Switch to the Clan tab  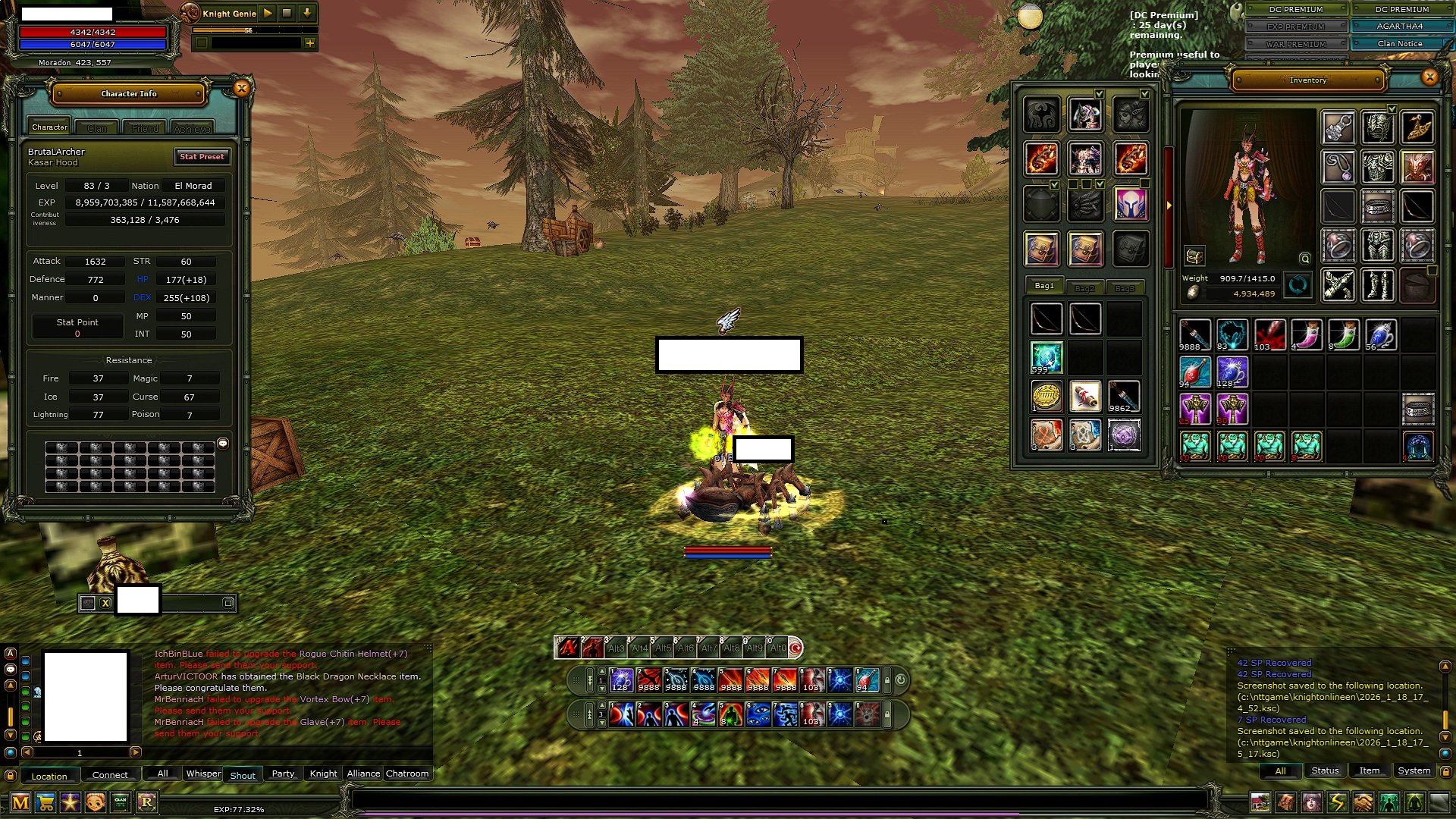tap(97, 128)
